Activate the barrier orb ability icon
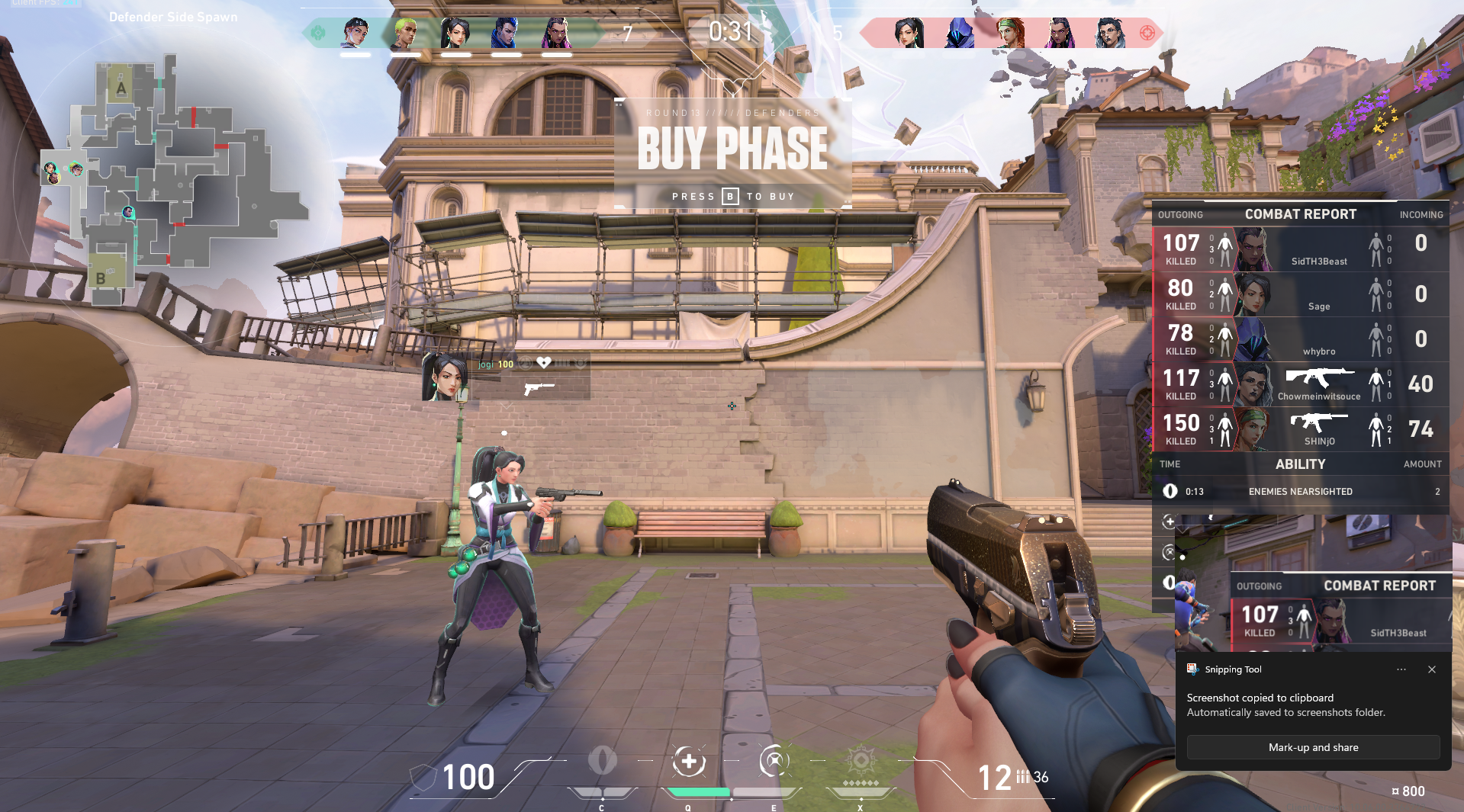 (602, 762)
